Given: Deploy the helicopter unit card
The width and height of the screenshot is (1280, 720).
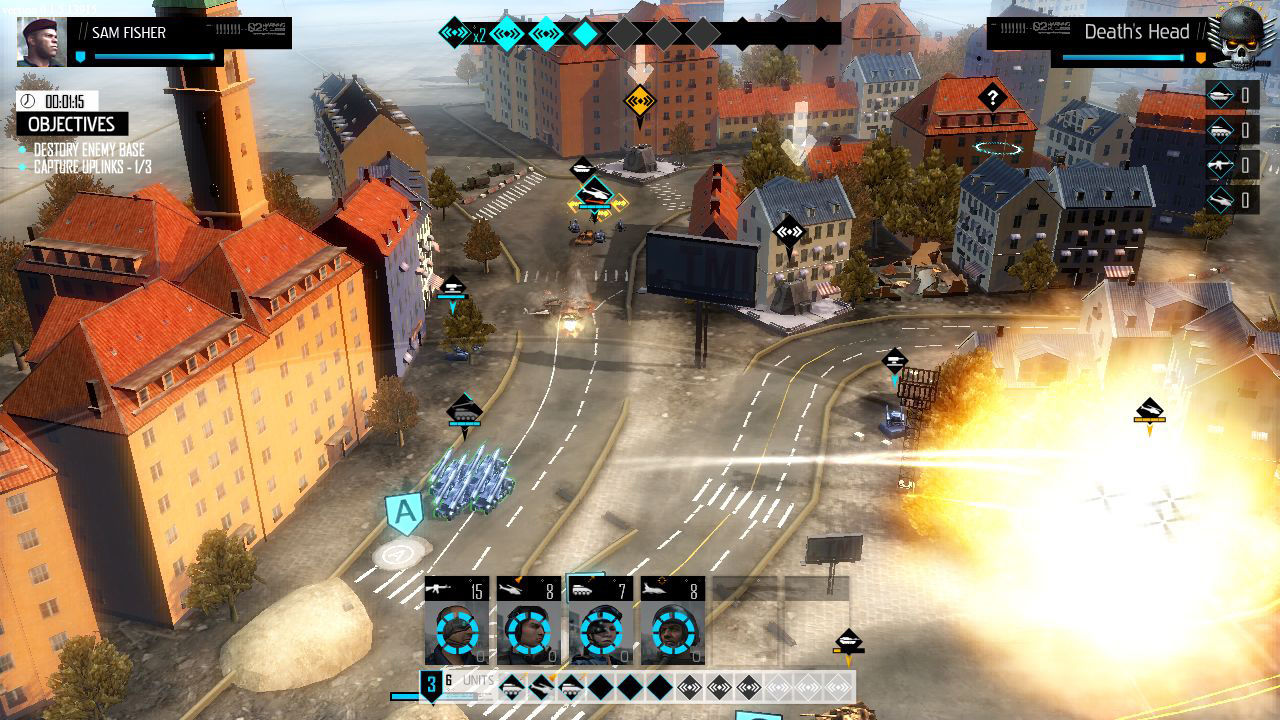Looking at the screenshot, I should coord(529,620).
